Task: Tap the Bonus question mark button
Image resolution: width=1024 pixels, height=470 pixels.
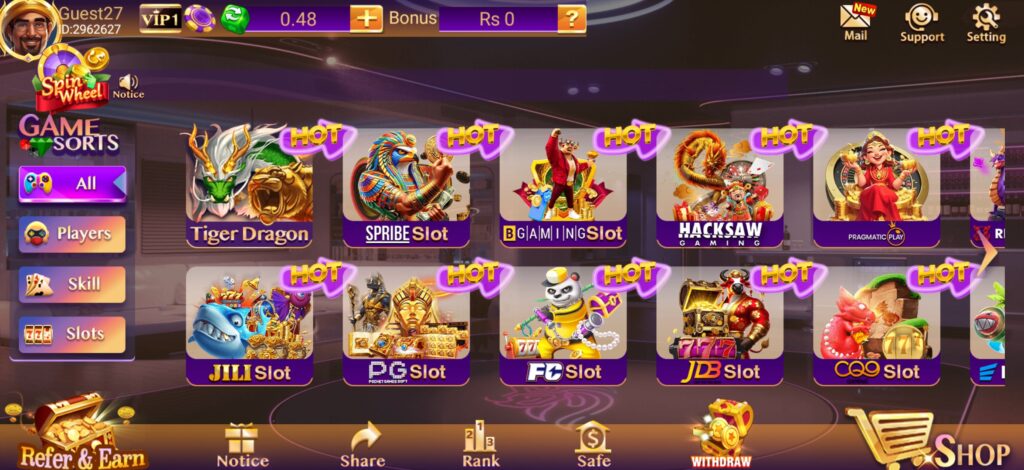Action: [571, 18]
